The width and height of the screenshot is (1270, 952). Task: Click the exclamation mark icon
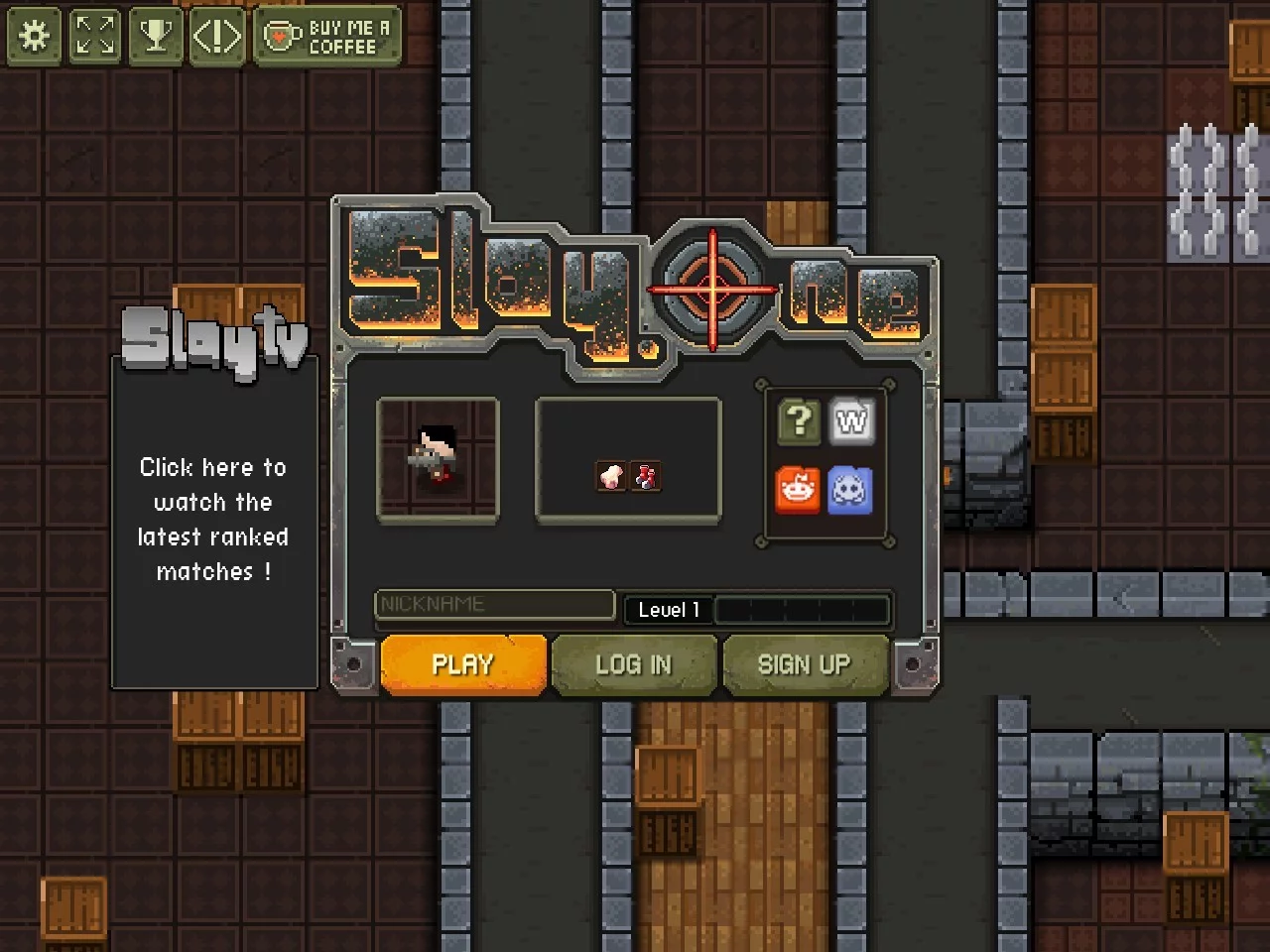click(x=216, y=37)
